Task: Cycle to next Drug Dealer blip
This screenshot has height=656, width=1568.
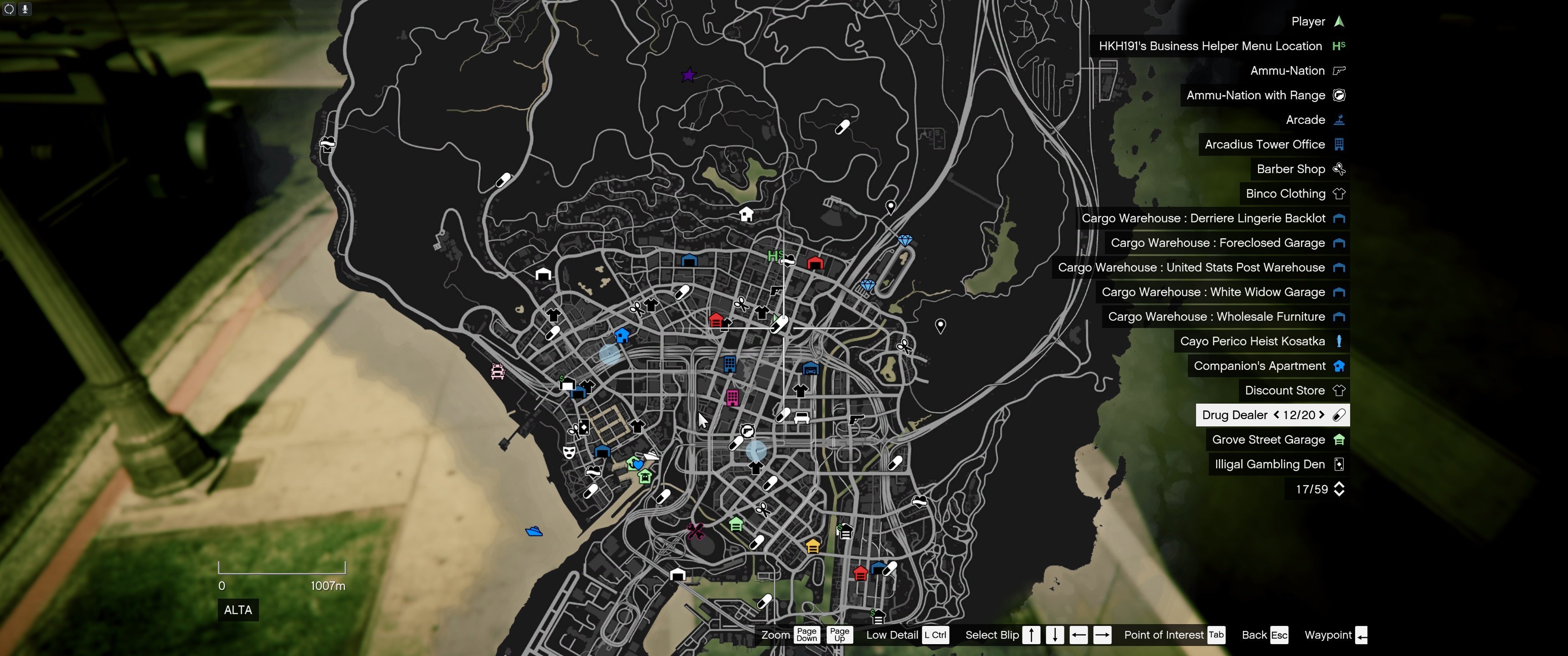Action: click(1321, 415)
